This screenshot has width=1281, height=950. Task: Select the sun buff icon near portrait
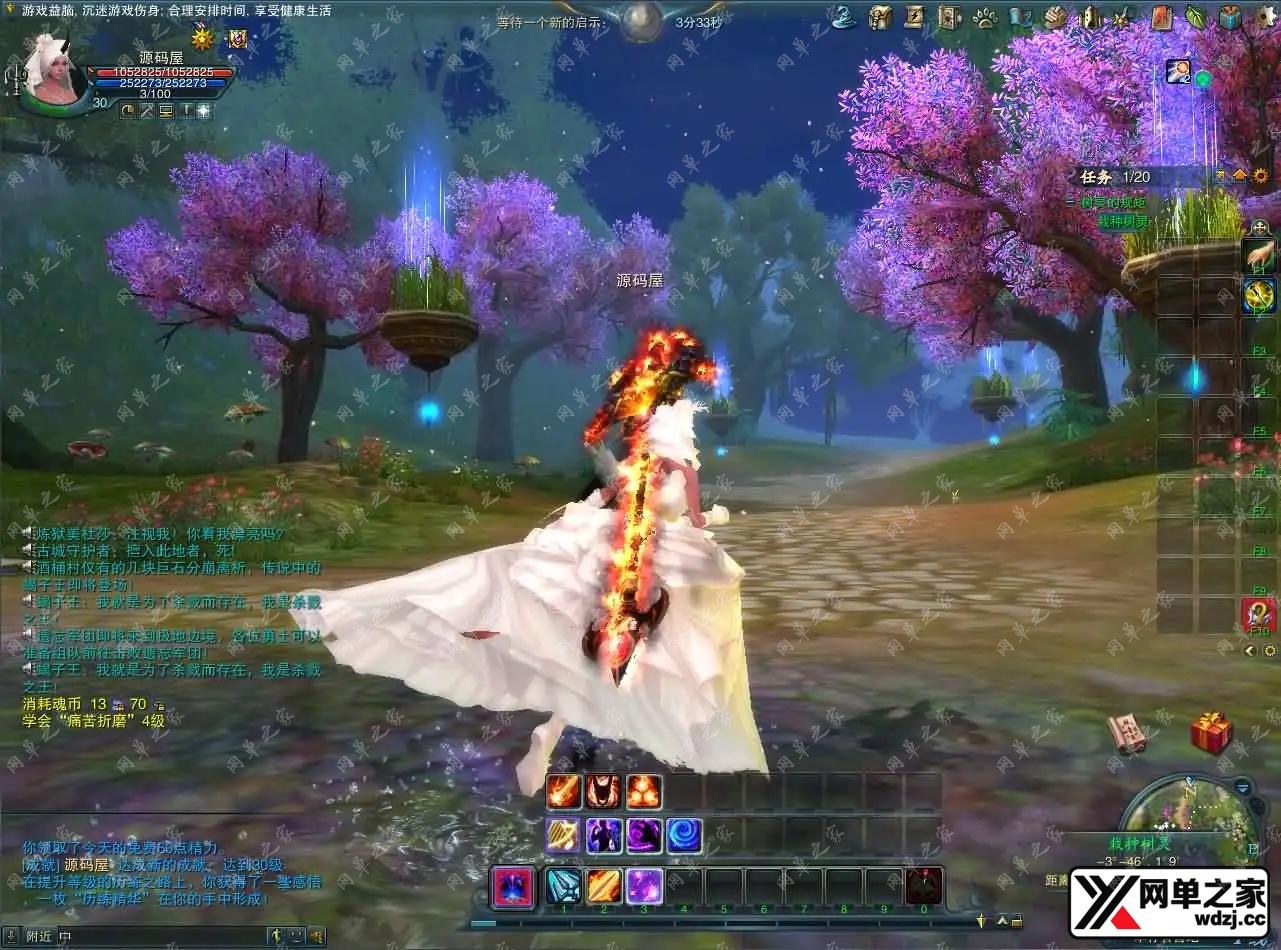point(203,39)
